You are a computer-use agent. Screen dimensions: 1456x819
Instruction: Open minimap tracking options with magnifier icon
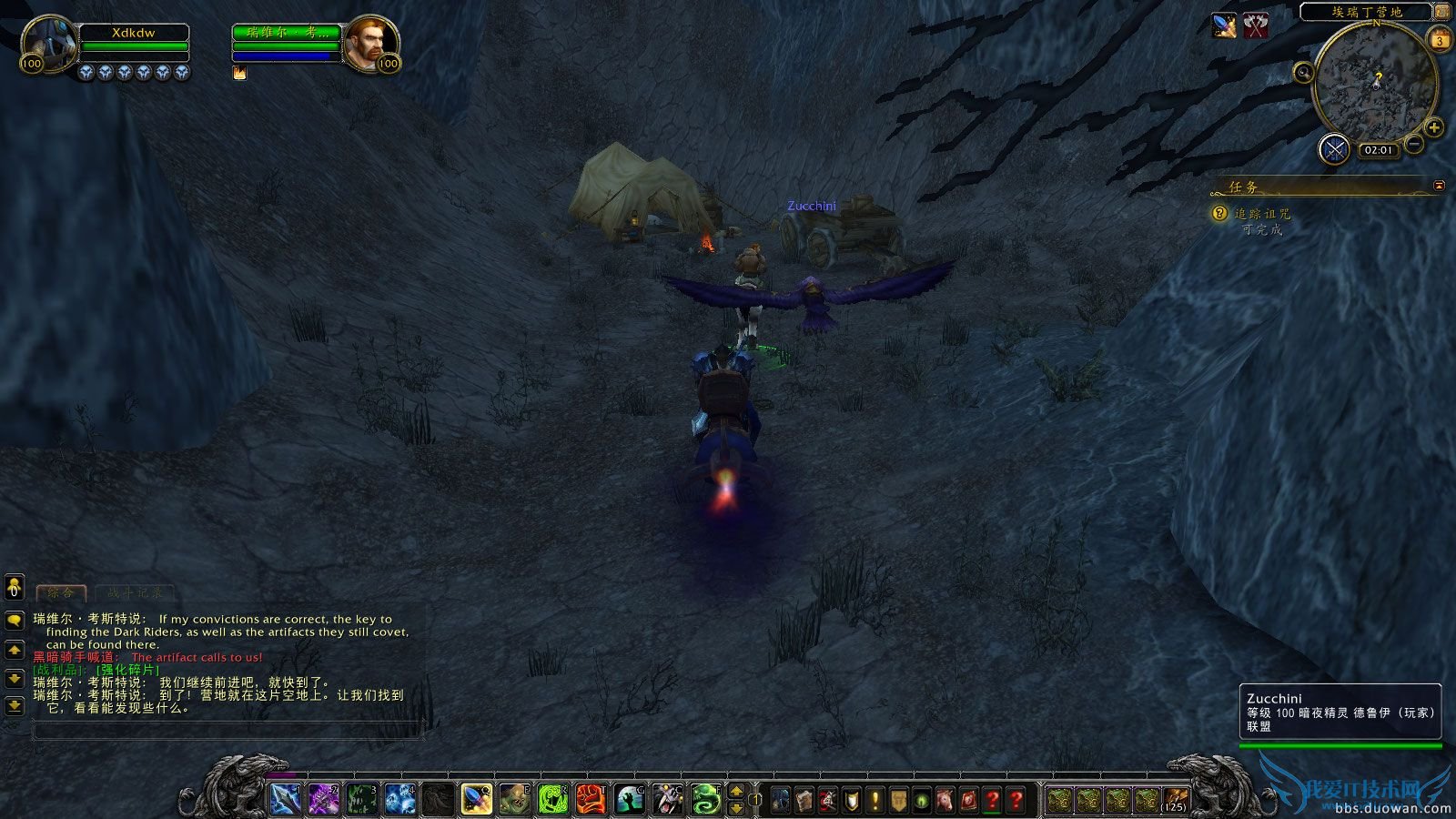1303,73
